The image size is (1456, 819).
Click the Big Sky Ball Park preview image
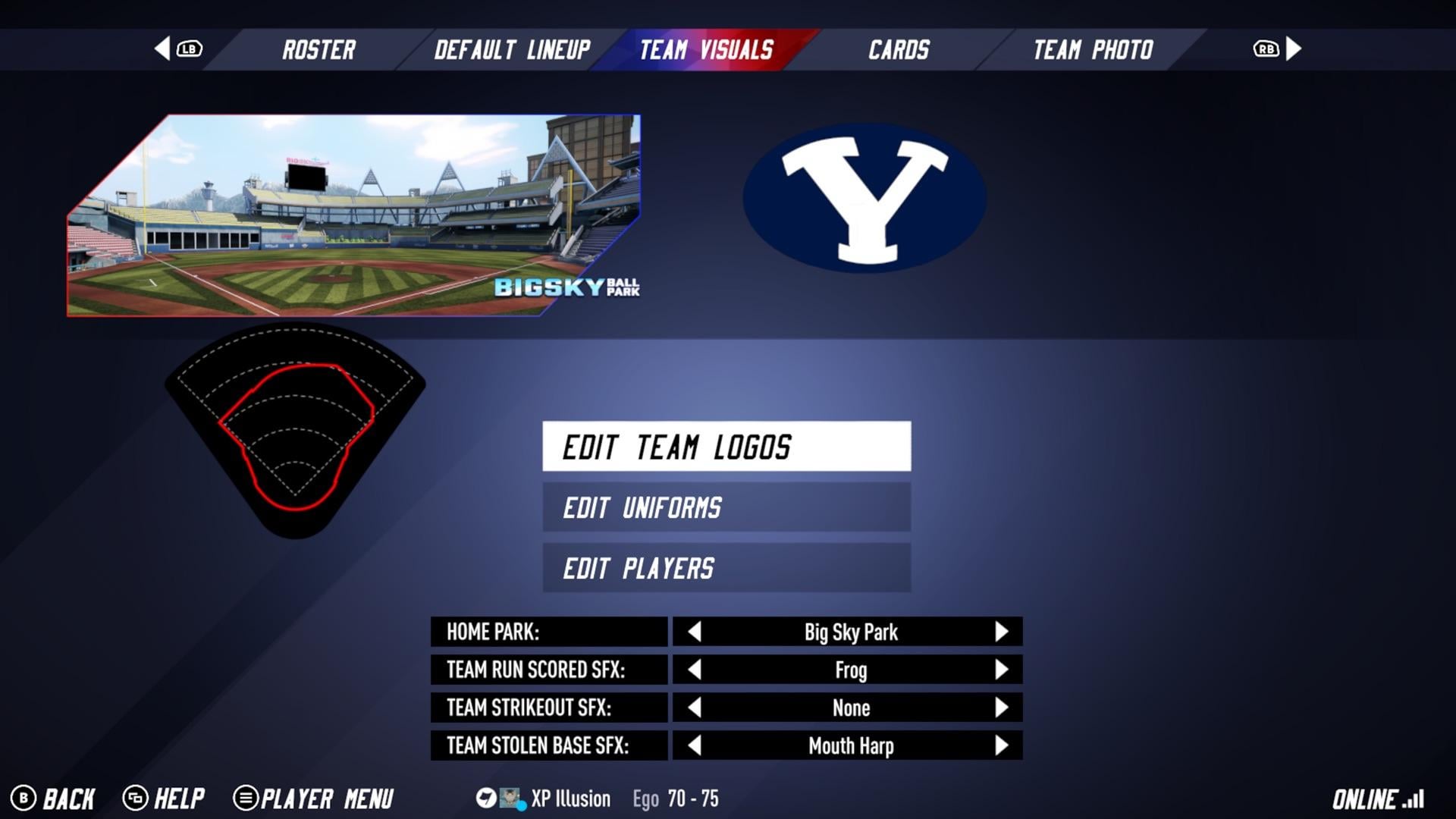tap(353, 216)
